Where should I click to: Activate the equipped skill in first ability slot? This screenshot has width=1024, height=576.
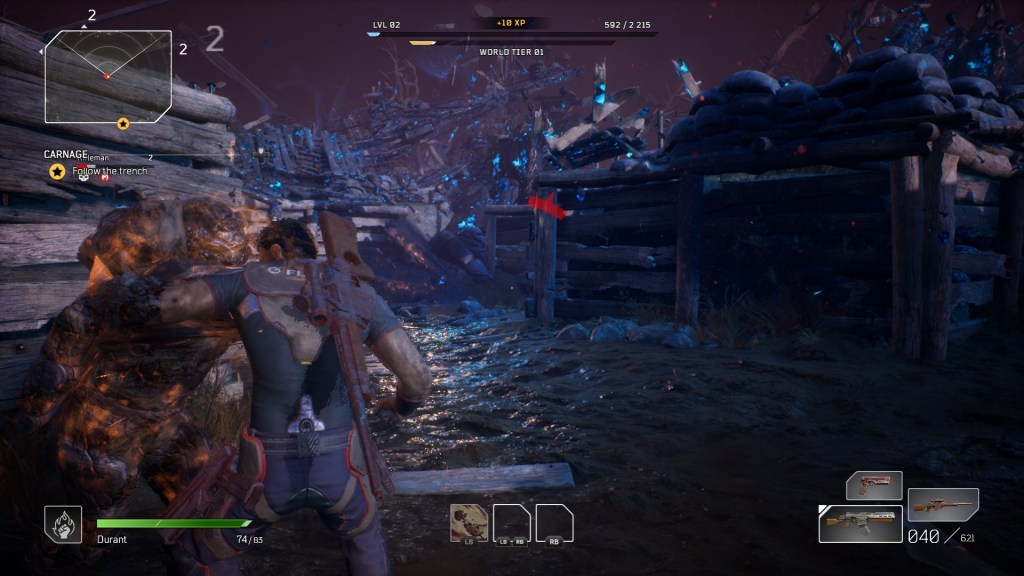click(468, 522)
